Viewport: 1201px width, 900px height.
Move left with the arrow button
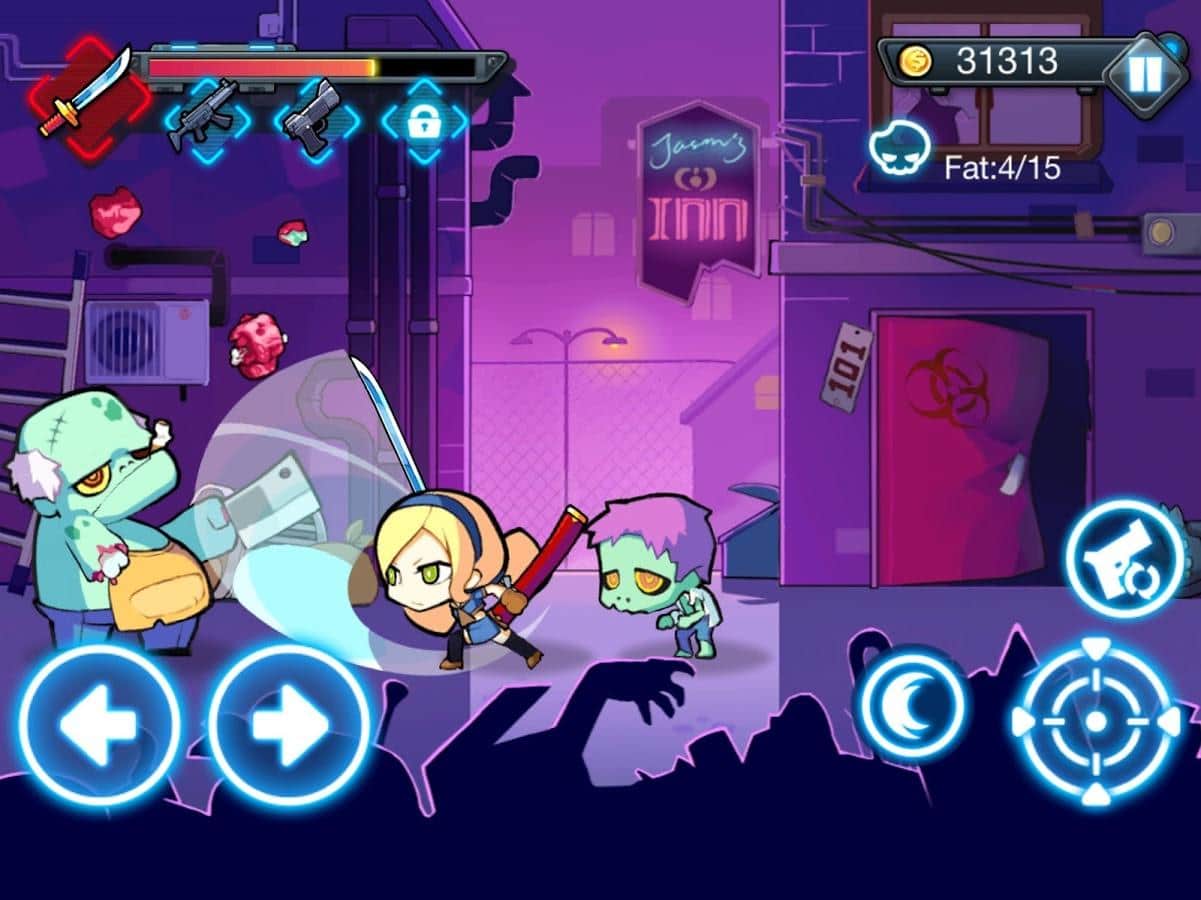click(98, 724)
